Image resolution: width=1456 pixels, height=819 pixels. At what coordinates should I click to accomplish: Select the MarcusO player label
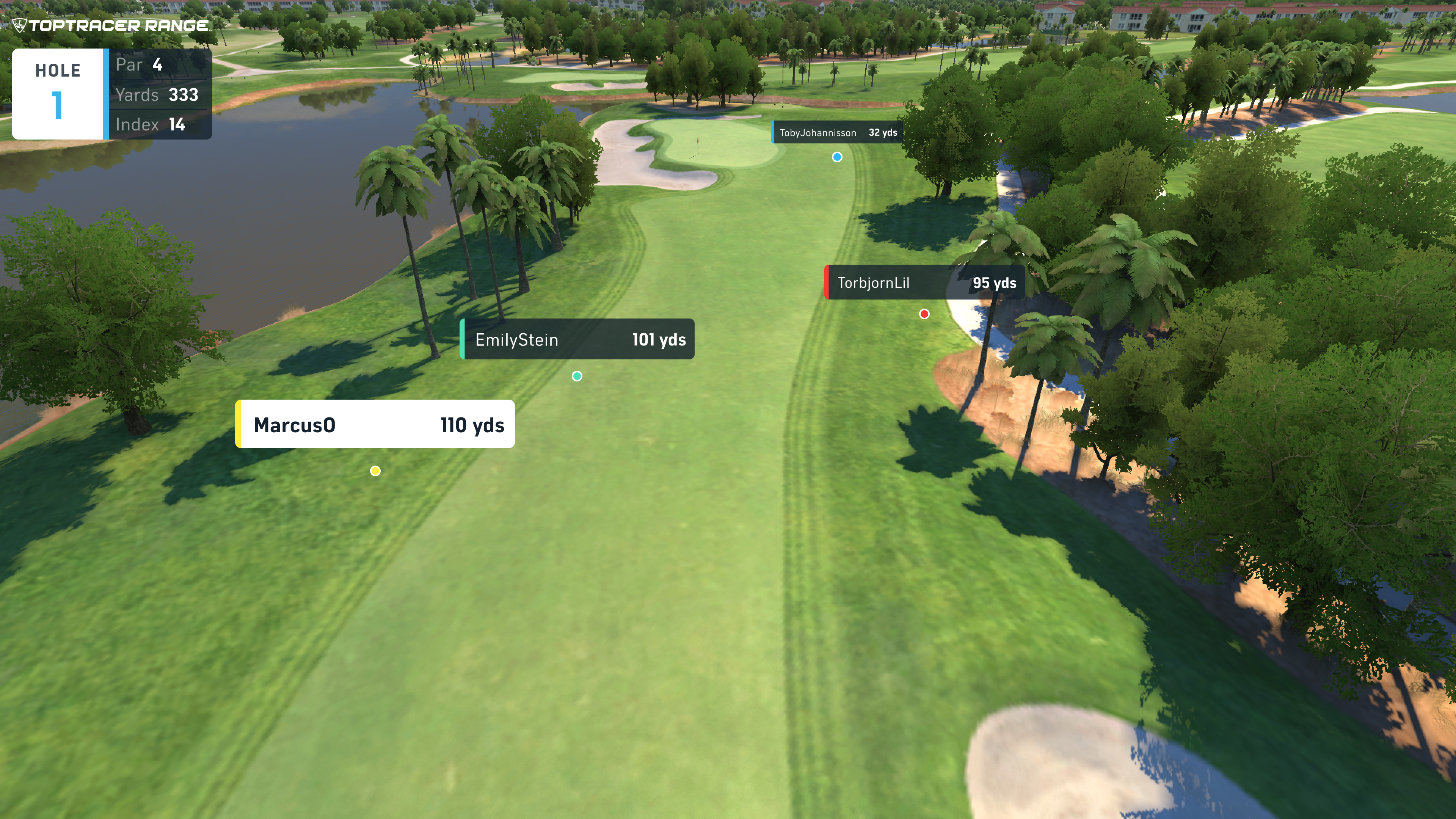[x=375, y=425]
